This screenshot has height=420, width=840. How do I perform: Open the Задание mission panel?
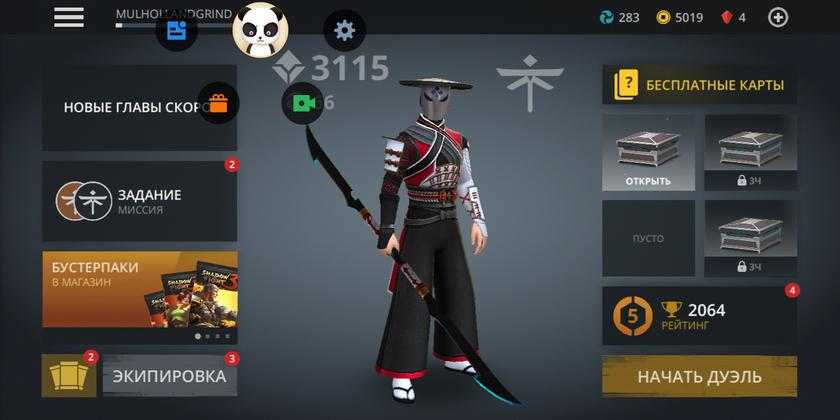pos(140,201)
